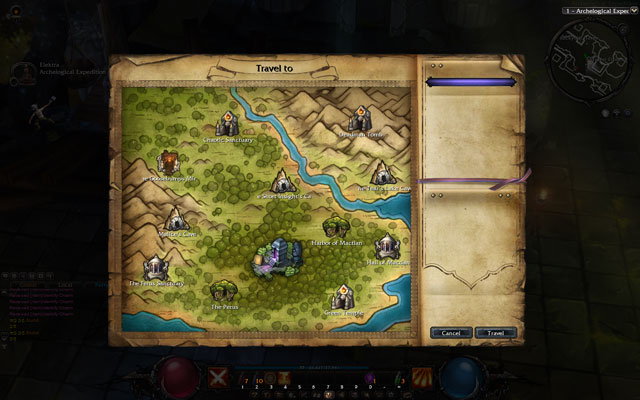Select the Green Temple destination
Viewport: 640px width, 400px height.
pyautogui.click(x=343, y=297)
